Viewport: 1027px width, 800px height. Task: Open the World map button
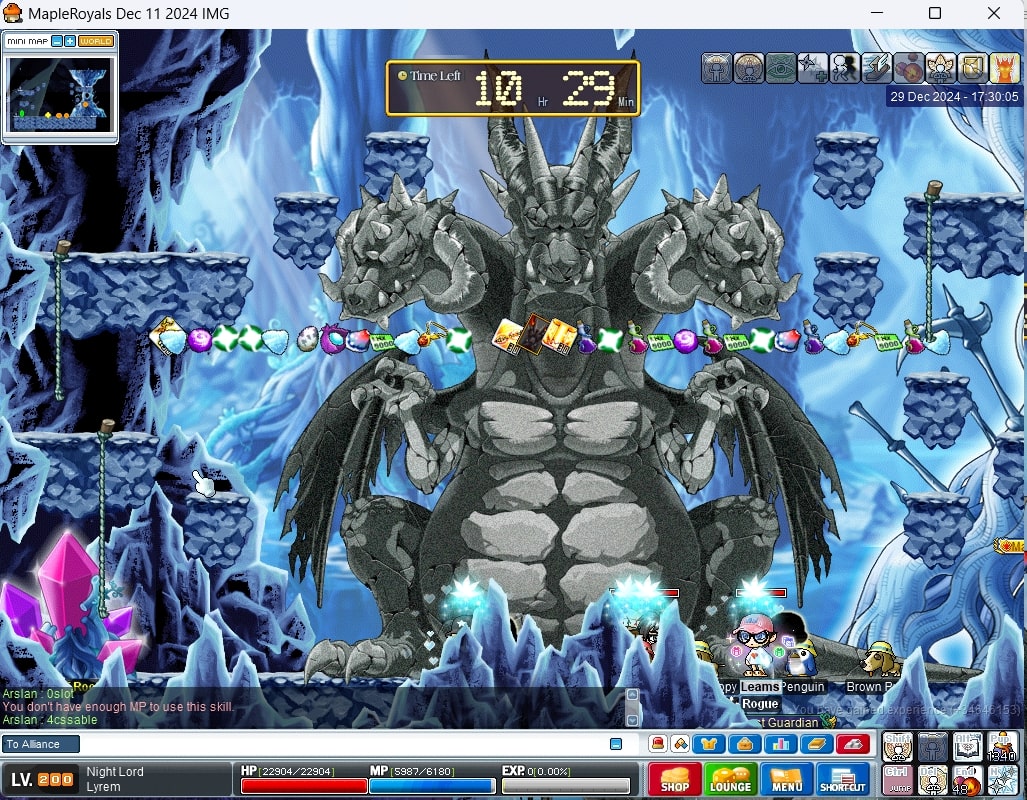point(96,41)
